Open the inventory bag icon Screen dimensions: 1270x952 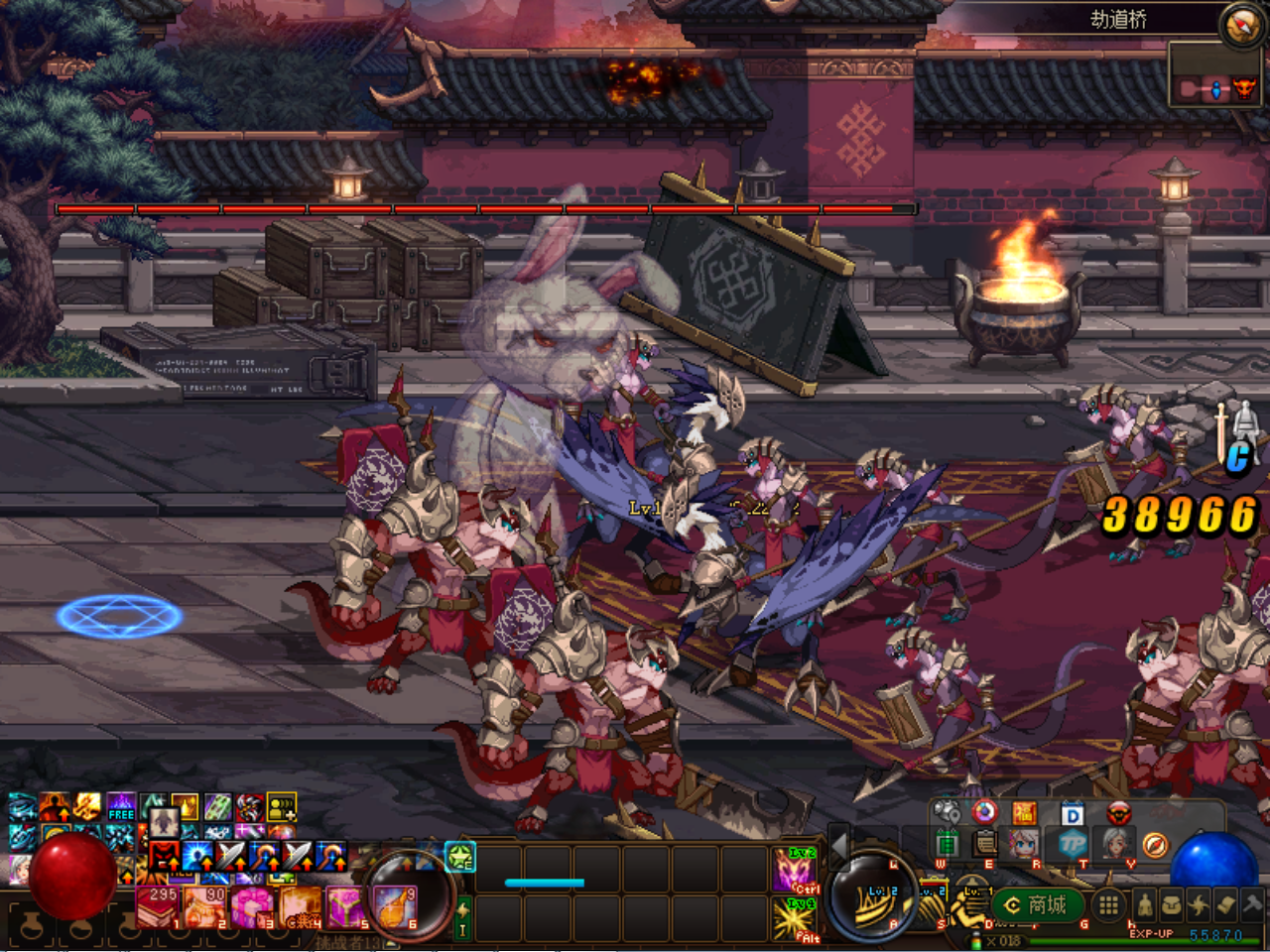1171,905
